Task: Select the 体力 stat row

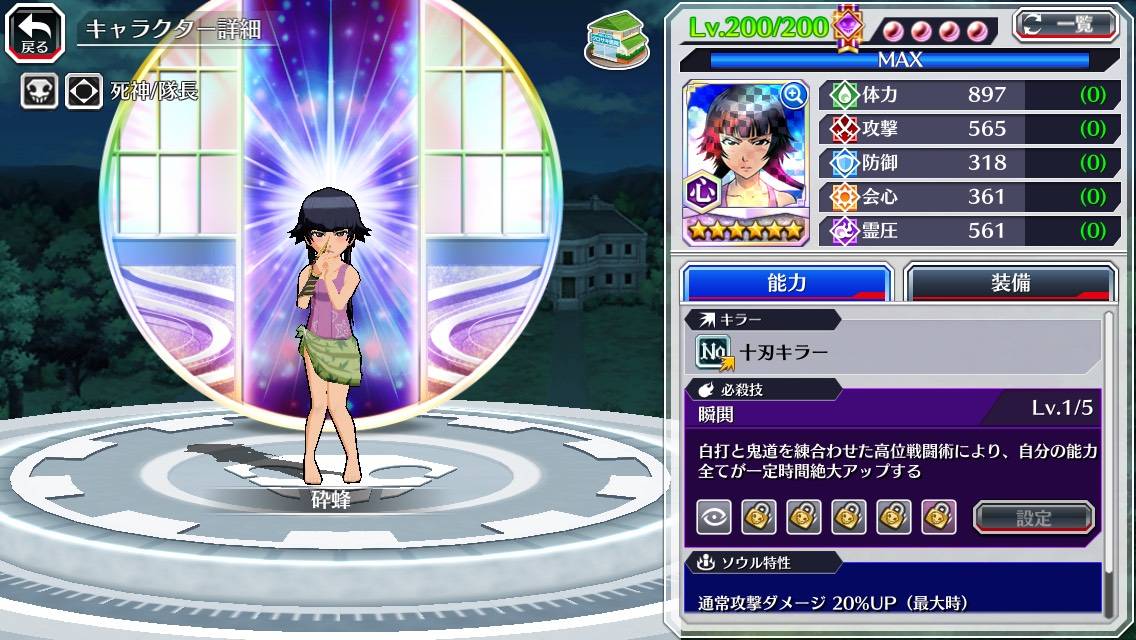Action: coord(969,95)
